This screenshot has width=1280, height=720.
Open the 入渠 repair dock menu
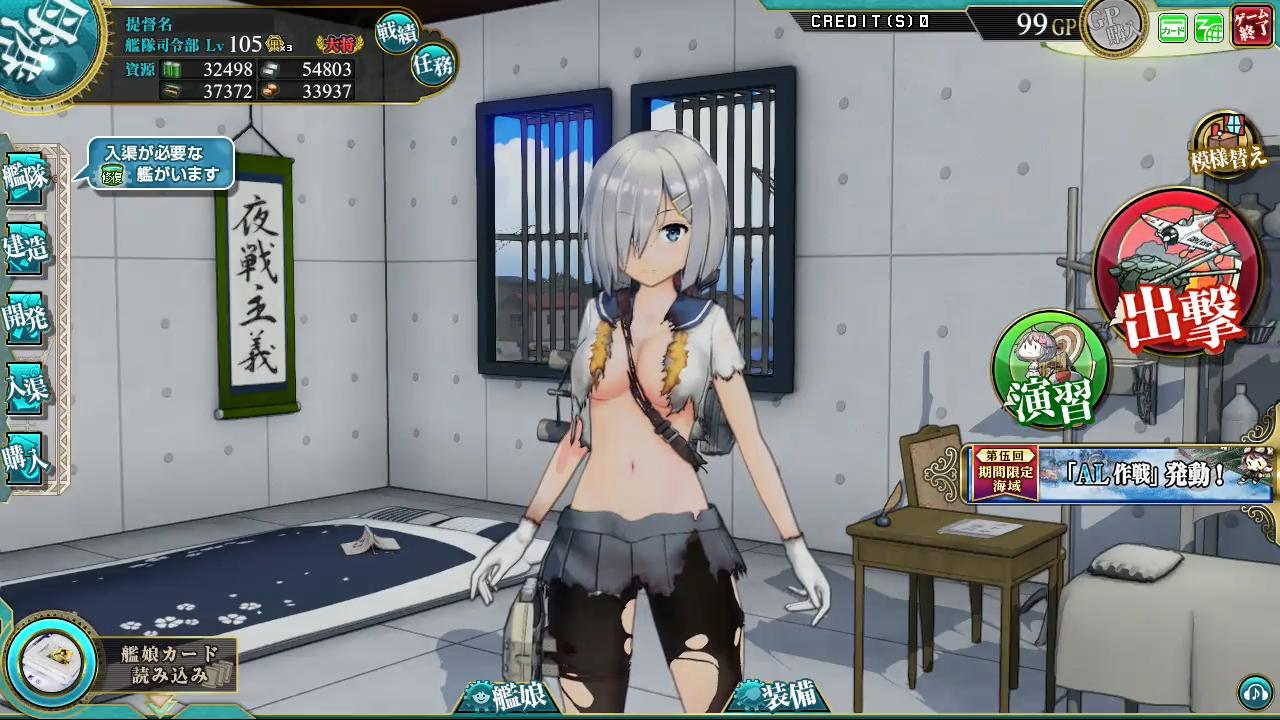(26, 389)
